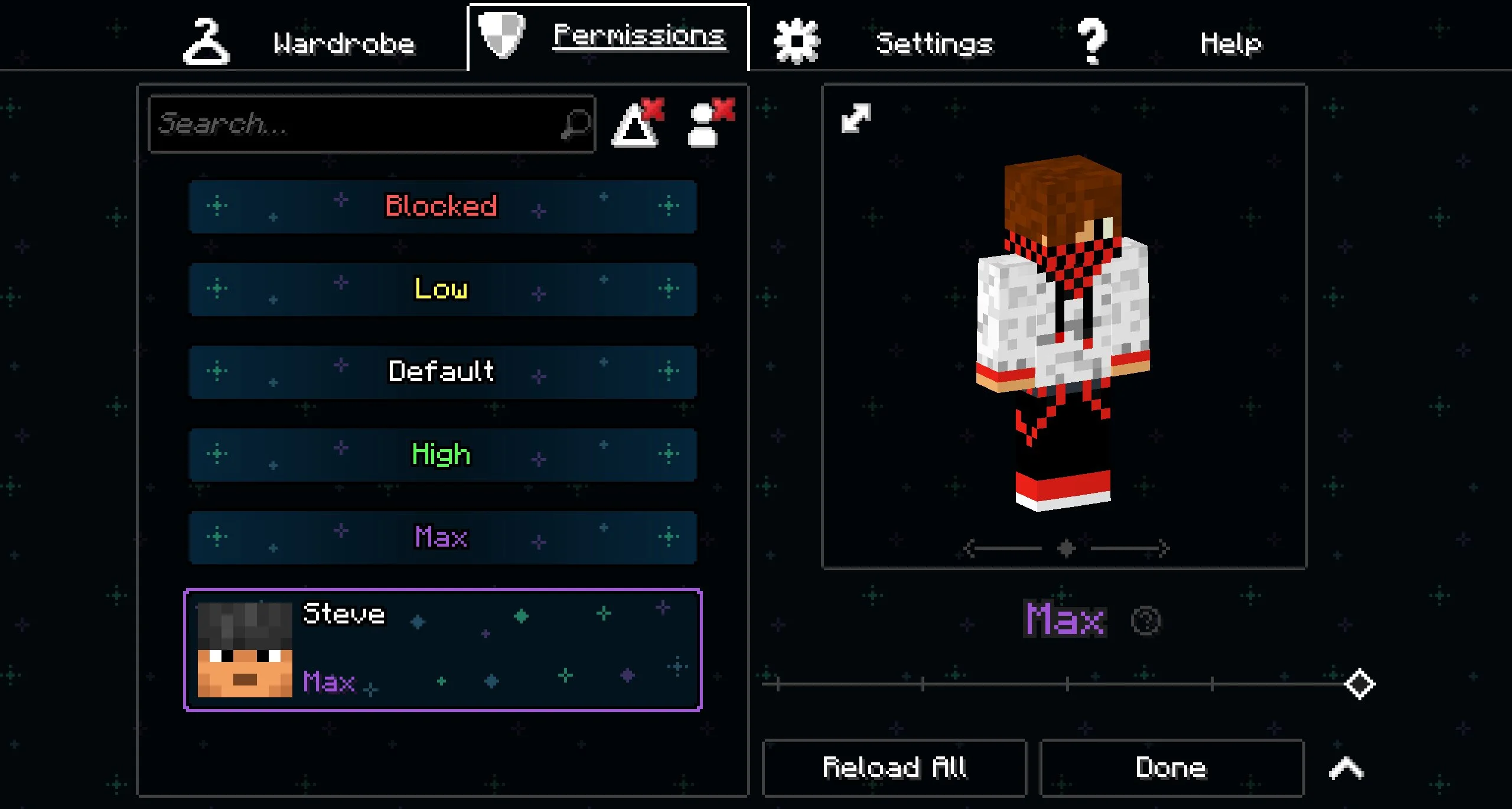
Task: Expand the High permission group
Action: [x=442, y=454]
